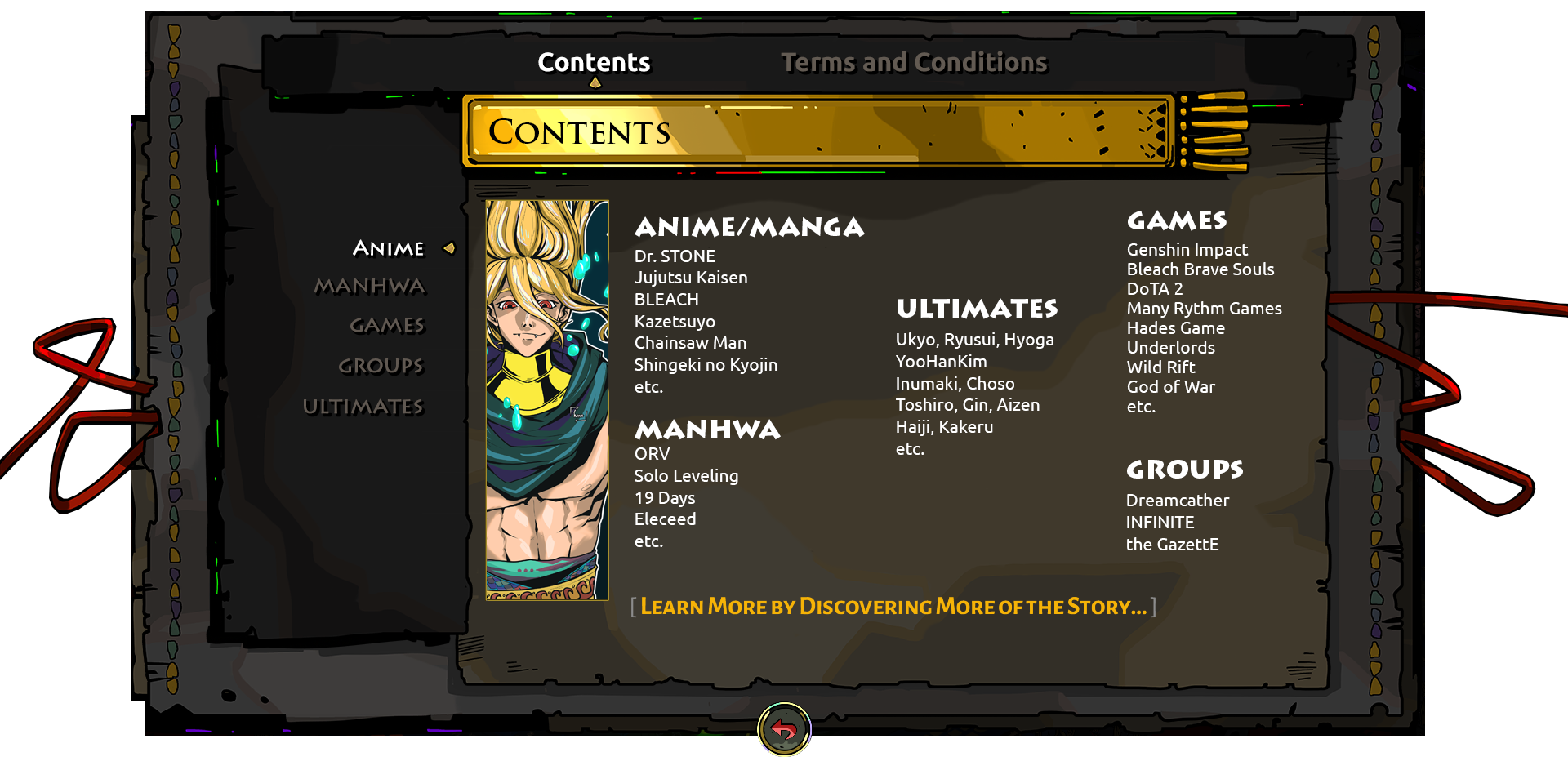1568x779 pixels.
Task: Select Anime in the side menu
Action: pos(389,248)
